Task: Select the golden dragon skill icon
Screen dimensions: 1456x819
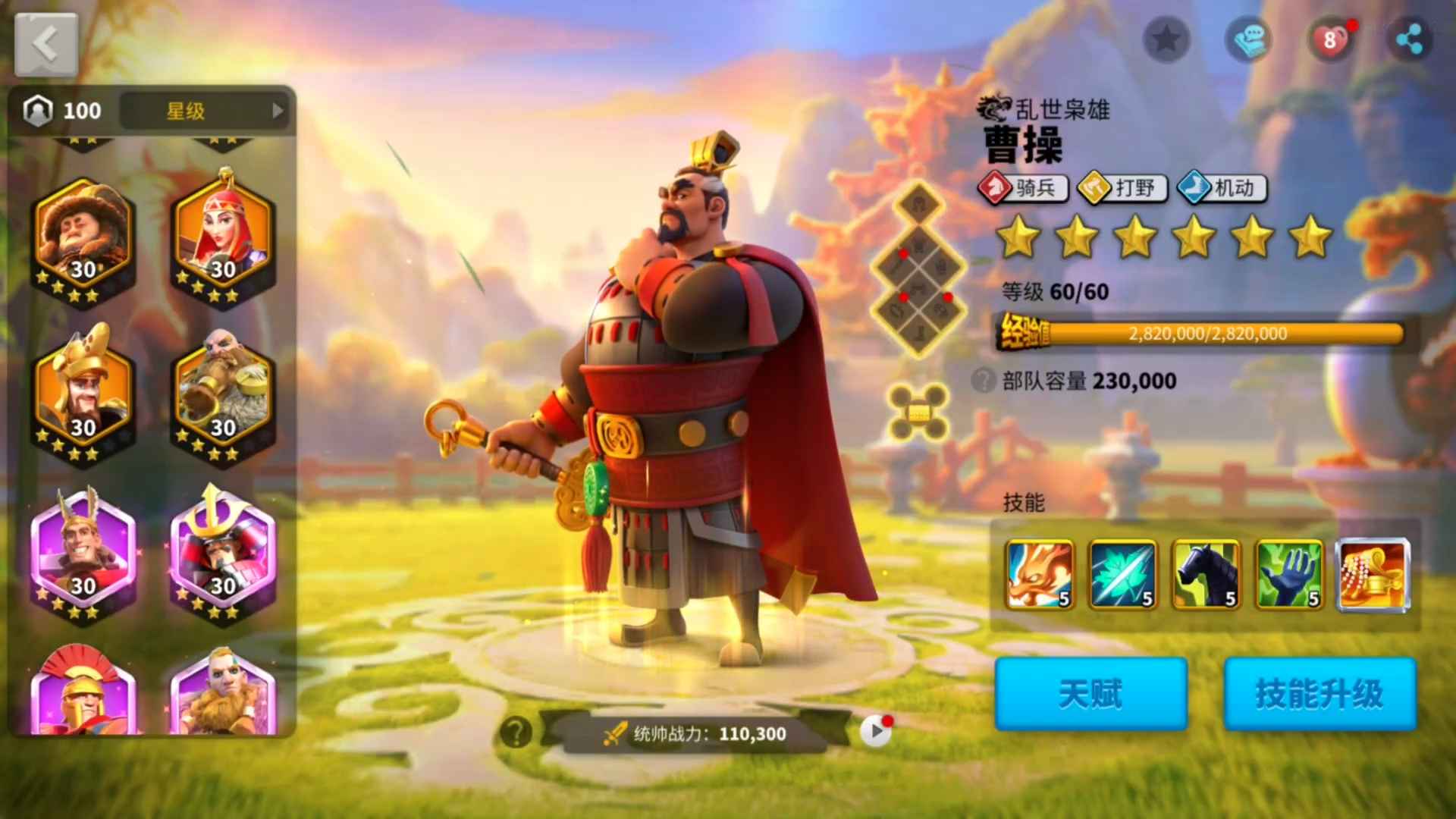Action: [1040, 575]
